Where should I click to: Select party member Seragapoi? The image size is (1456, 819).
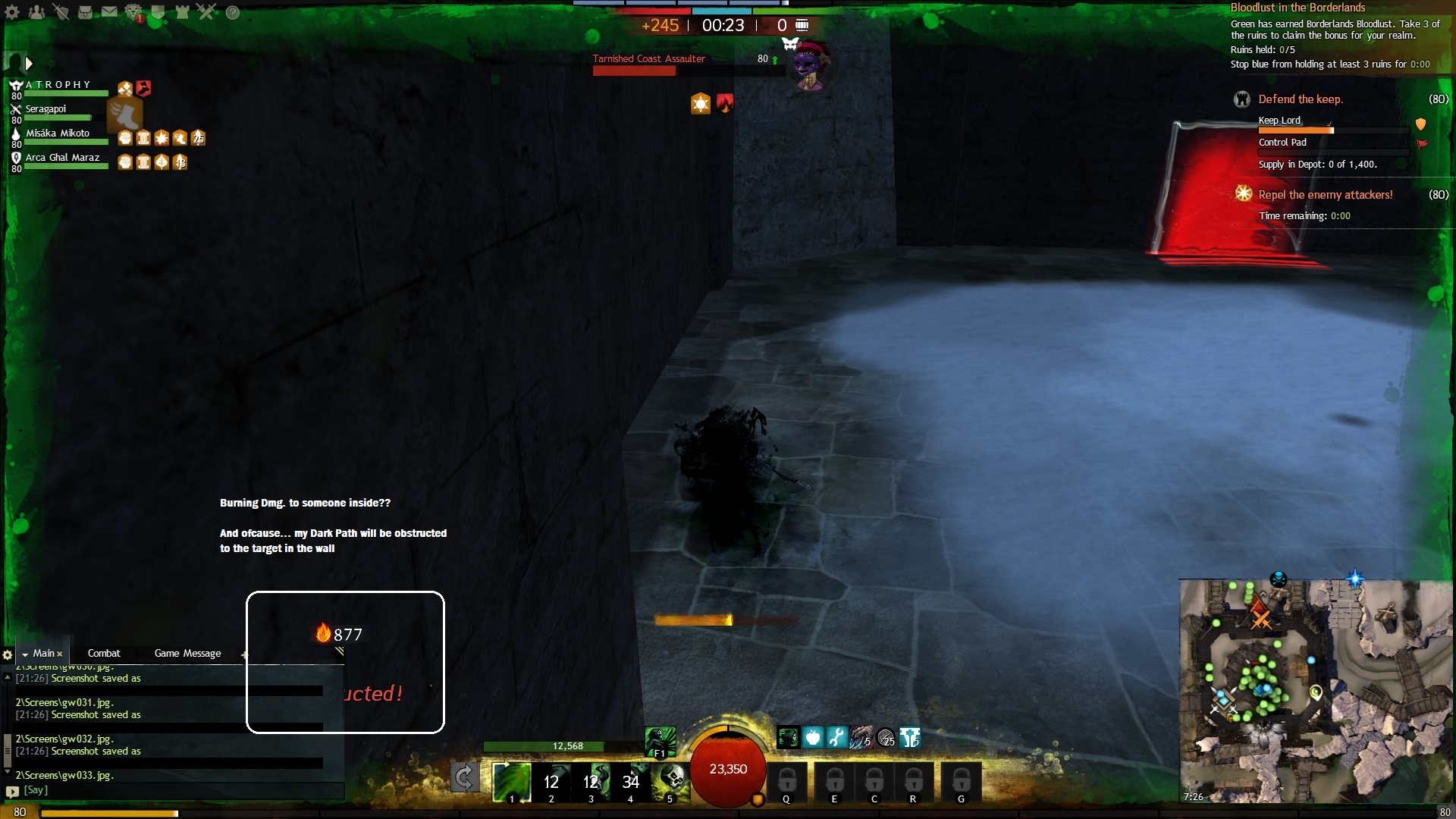(x=46, y=109)
